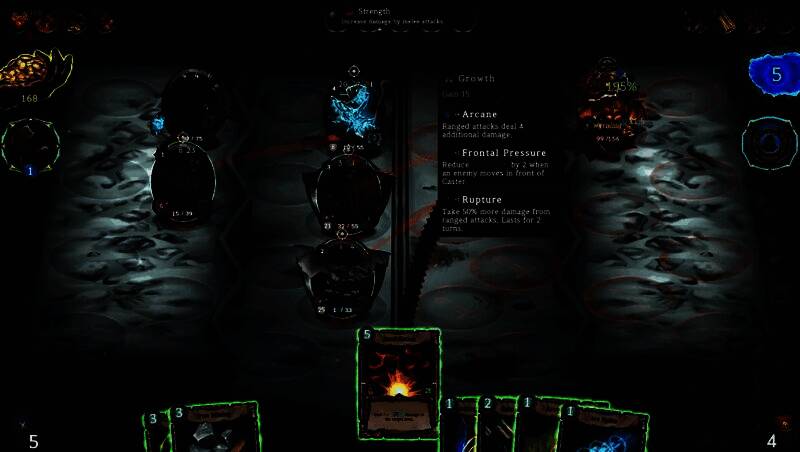
Task: Click the green ring marked with 1
Action: click(30, 146)
